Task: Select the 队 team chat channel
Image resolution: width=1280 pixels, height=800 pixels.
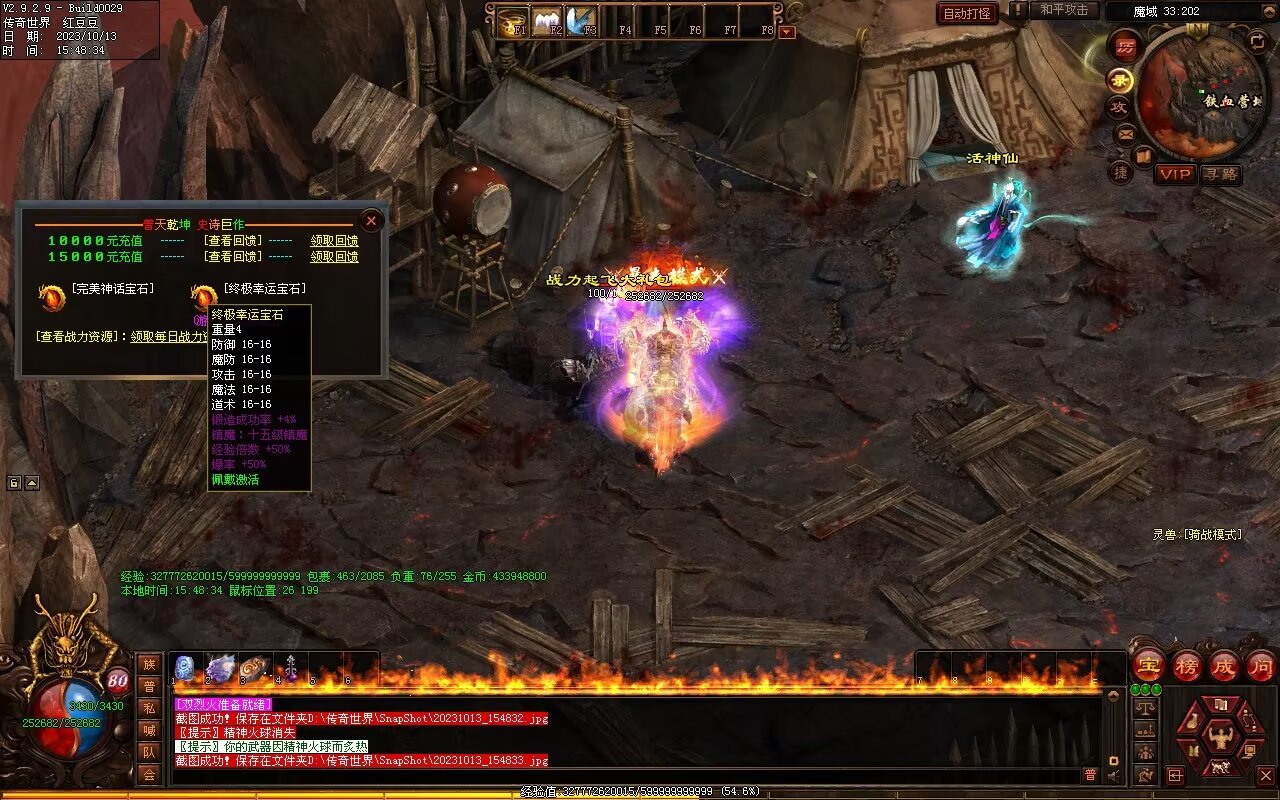Action: [x=149, y=752]
